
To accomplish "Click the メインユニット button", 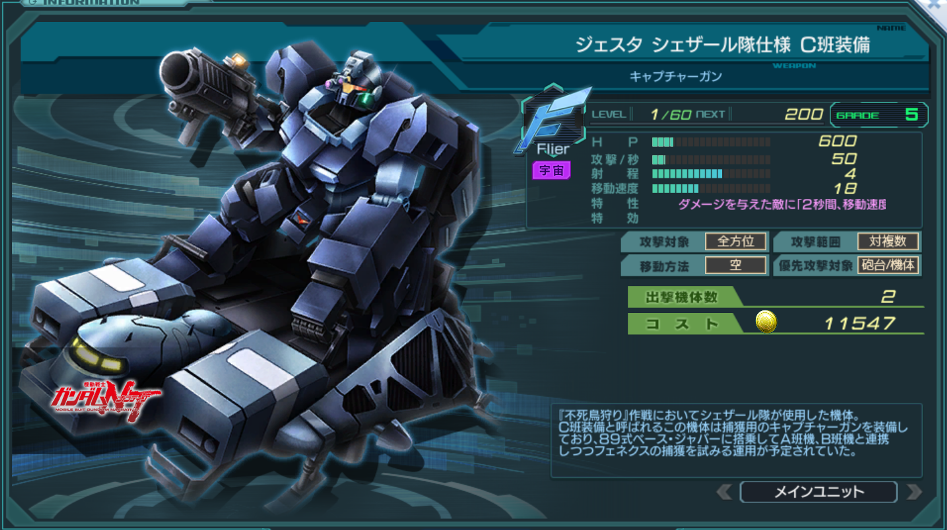I will [x=817, y=492].
